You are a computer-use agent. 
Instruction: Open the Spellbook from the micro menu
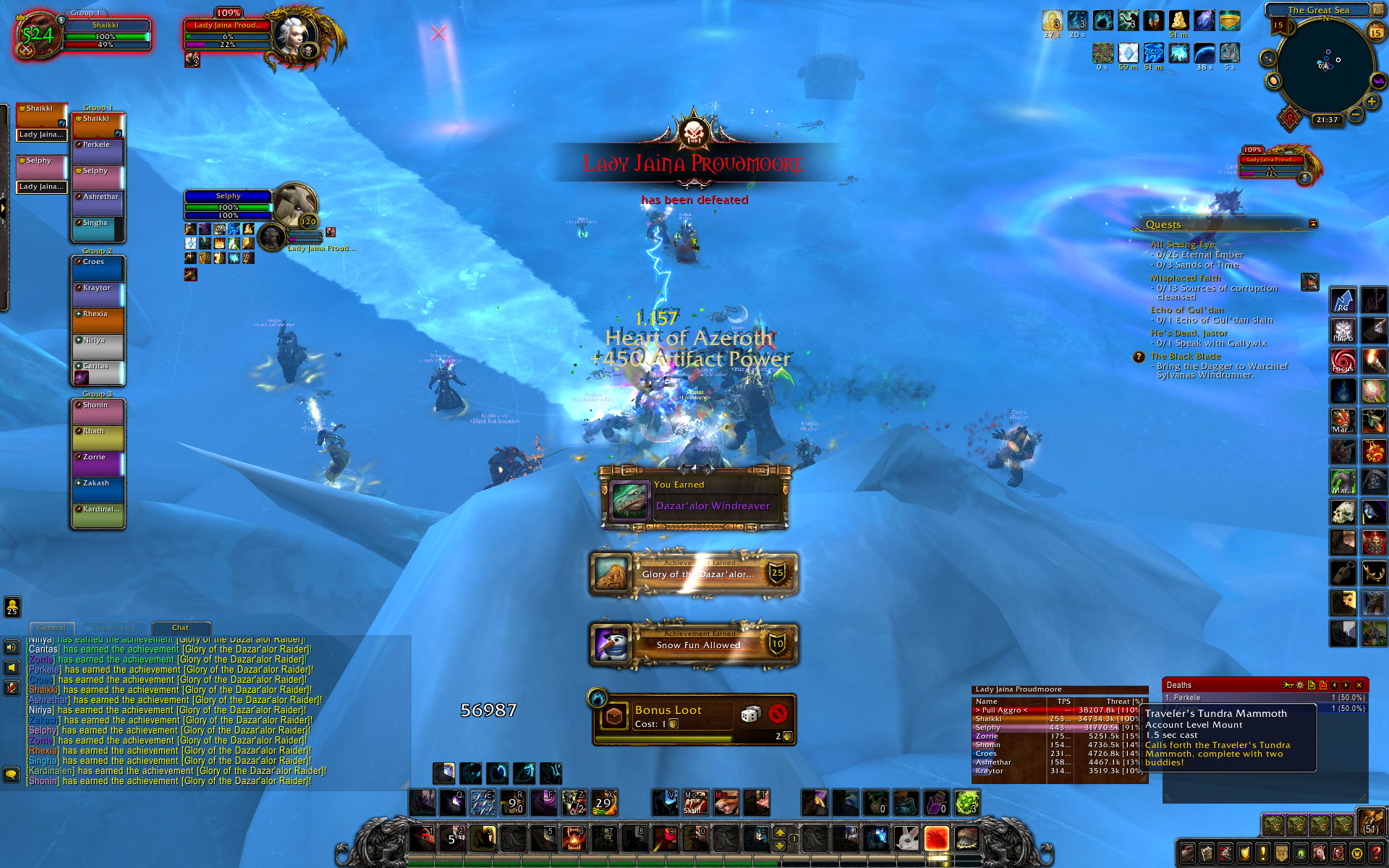tap(1206, 854)
